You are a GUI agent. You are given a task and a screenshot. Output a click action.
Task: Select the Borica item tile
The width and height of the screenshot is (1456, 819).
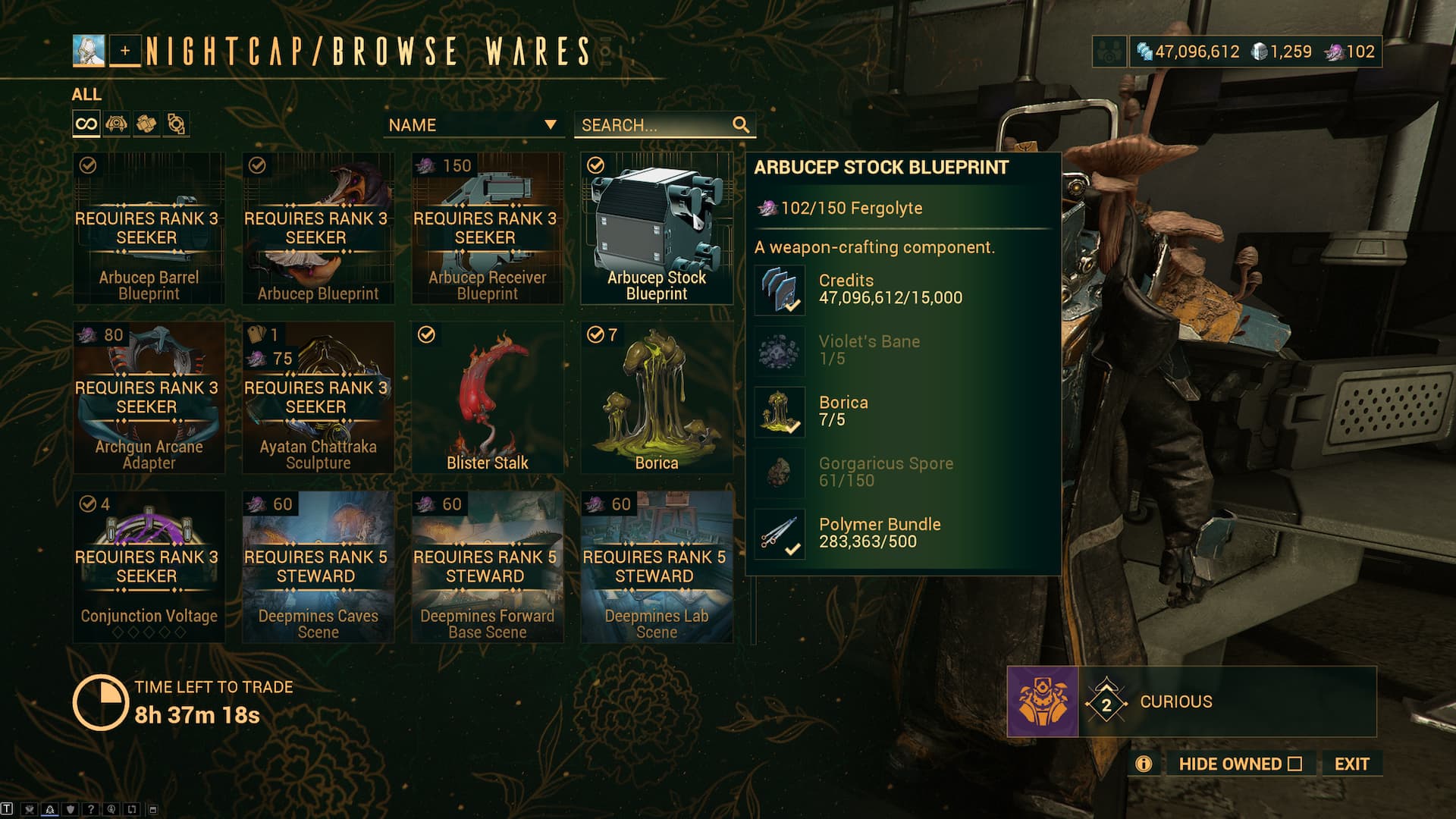pos(656,397)
